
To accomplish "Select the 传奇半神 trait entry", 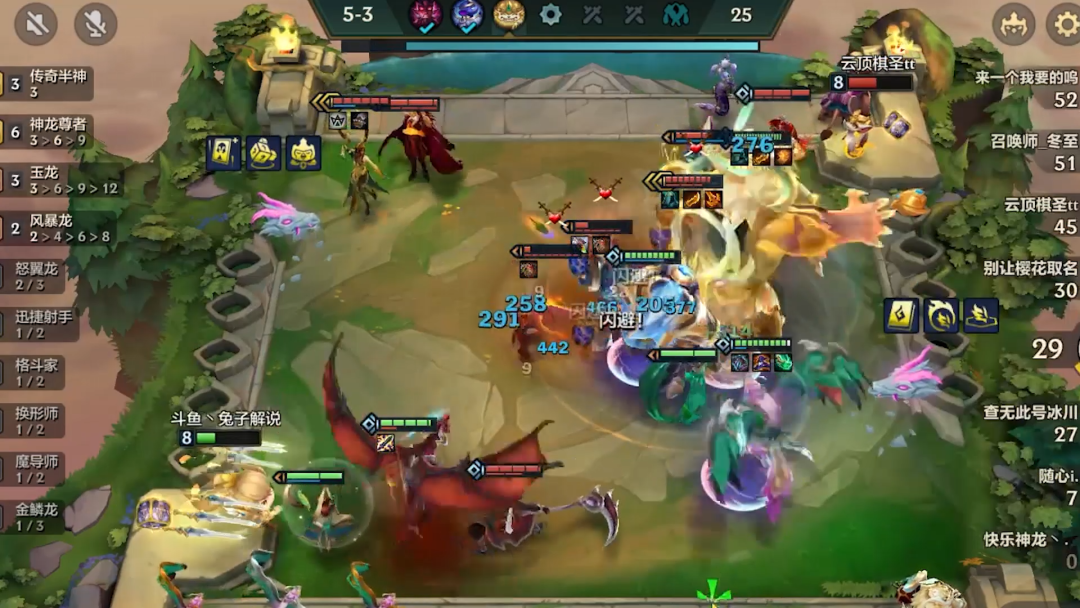I will pyautogui.click(x=48, y=84).
